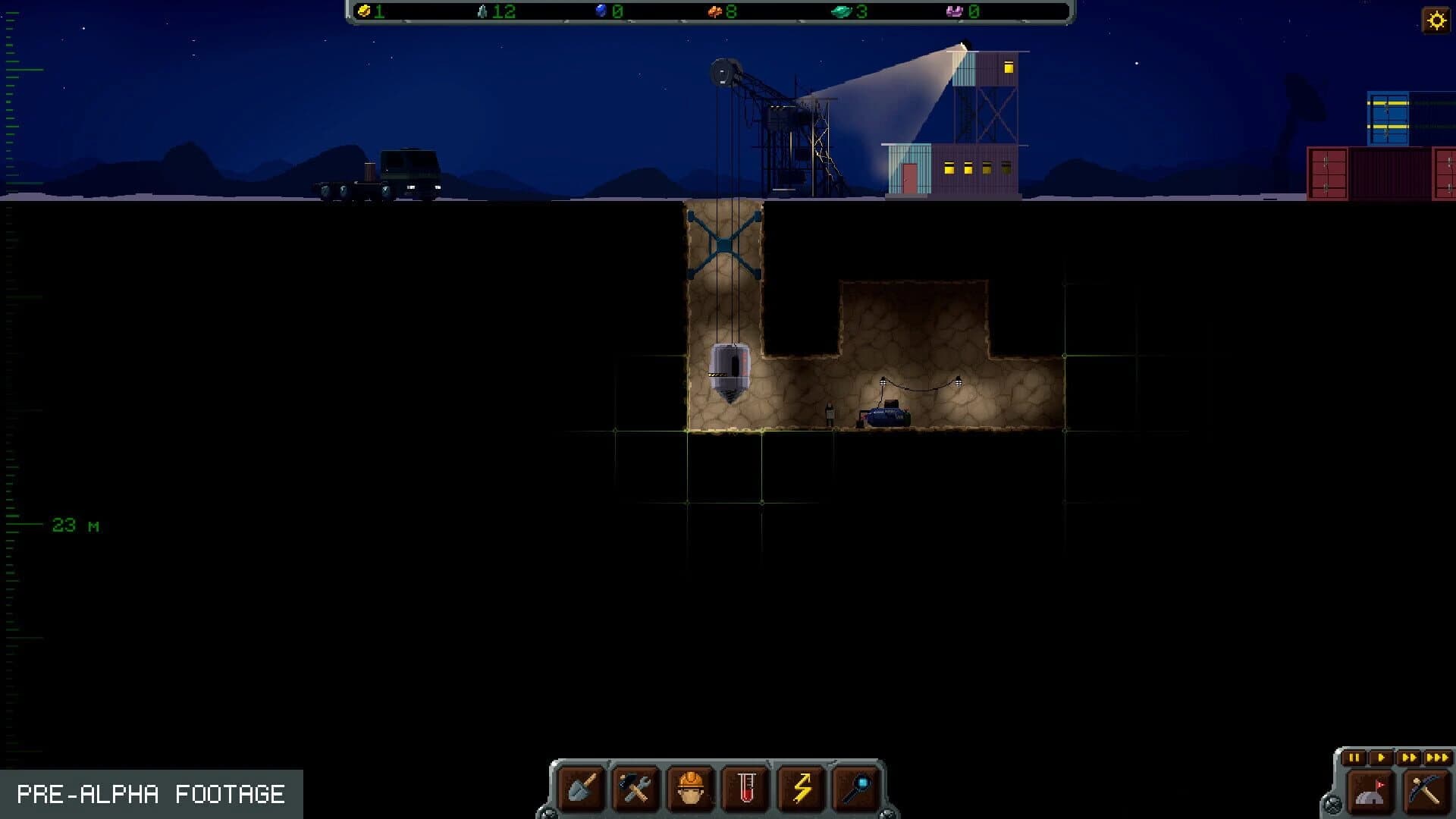Open the build tool with hammer and wrench

tap(635, 789)
